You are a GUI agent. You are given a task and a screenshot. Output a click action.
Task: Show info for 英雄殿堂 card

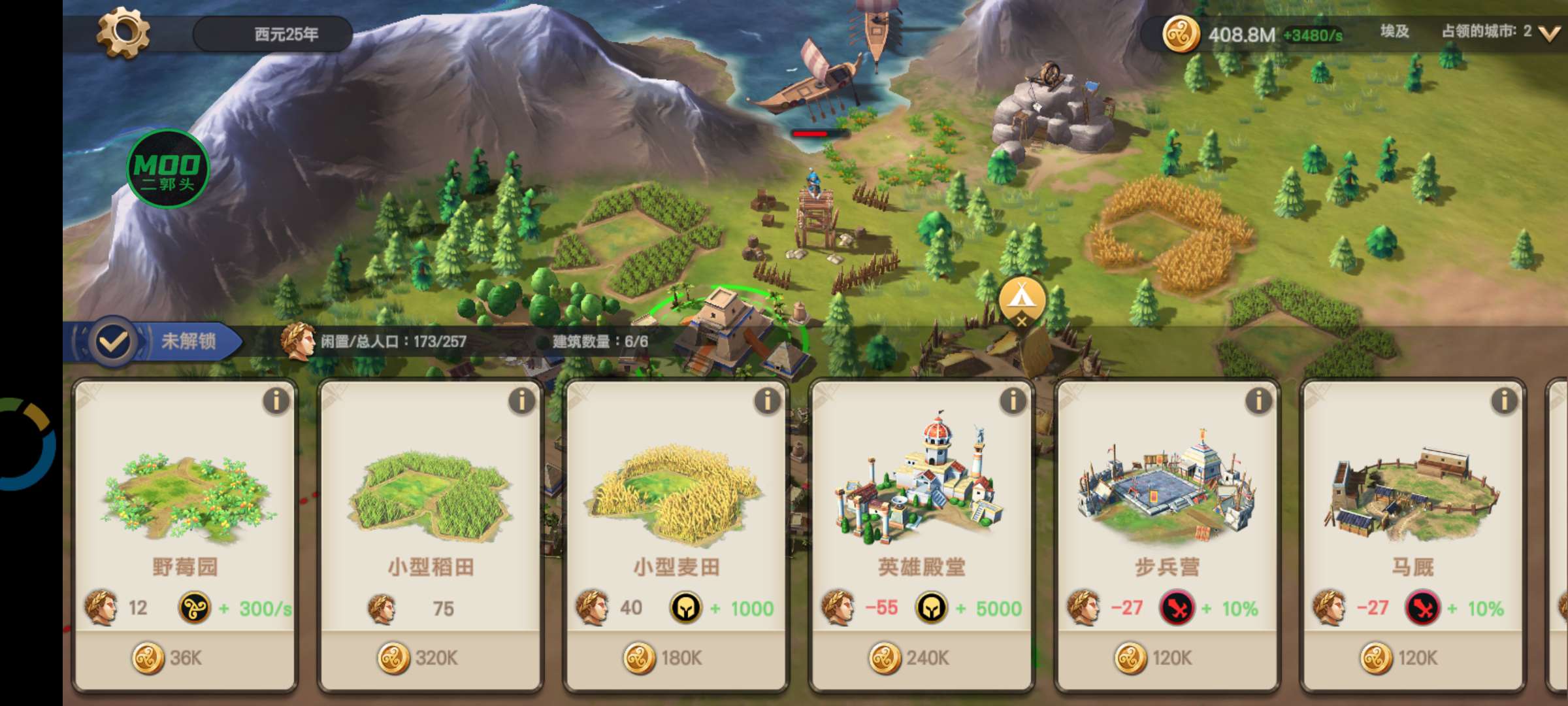[1013, 401]
